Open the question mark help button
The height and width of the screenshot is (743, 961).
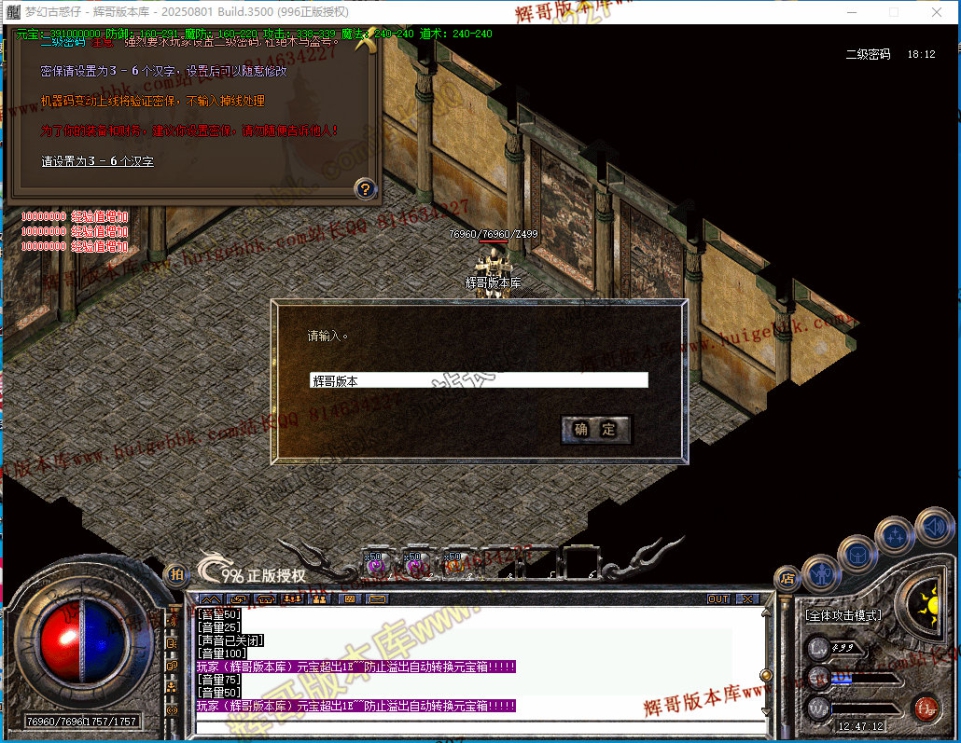coord(366,188)
